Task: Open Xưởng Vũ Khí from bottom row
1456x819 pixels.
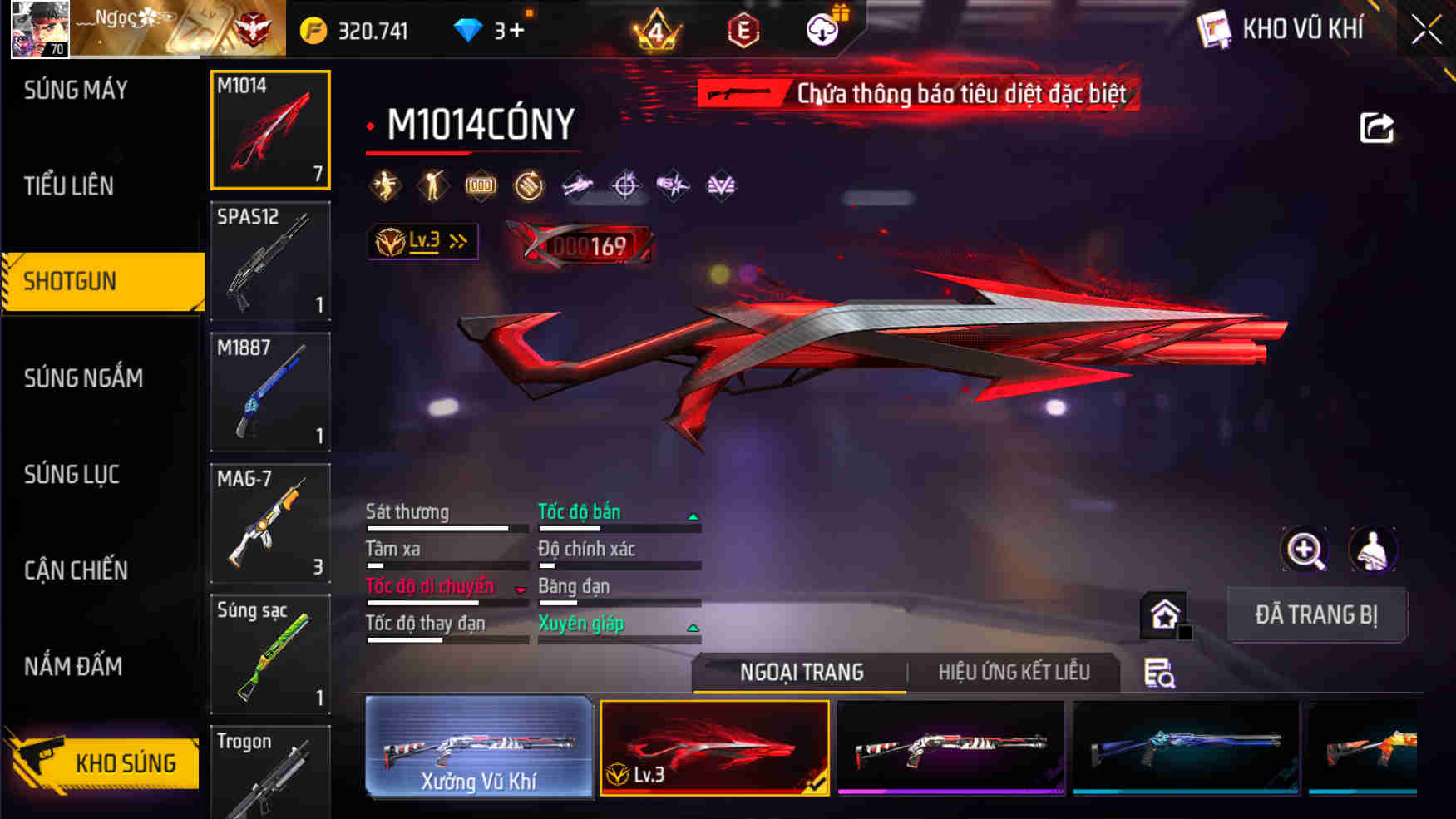Action: (x=481, y=748)
